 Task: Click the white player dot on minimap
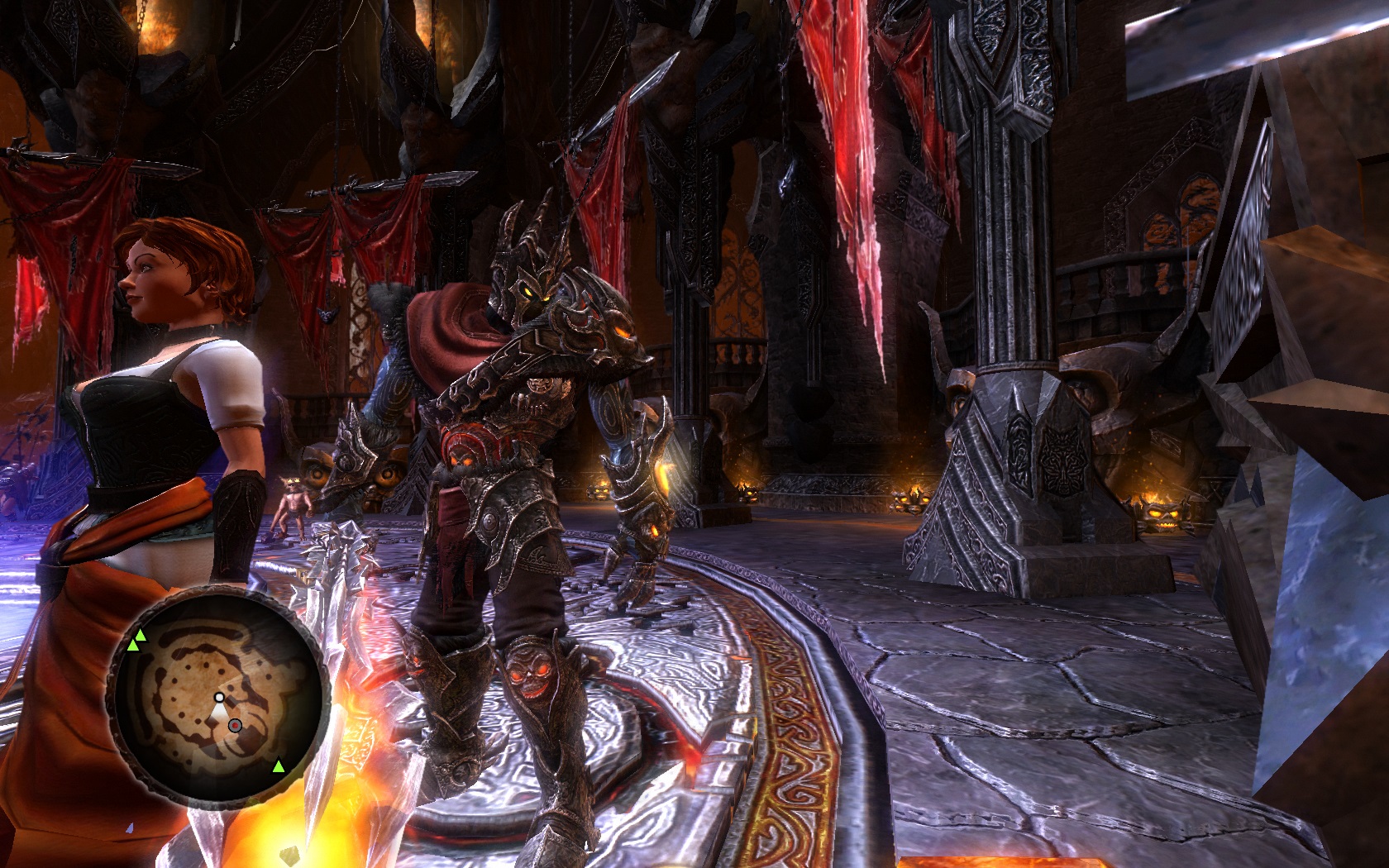click(x=218, y=697)
